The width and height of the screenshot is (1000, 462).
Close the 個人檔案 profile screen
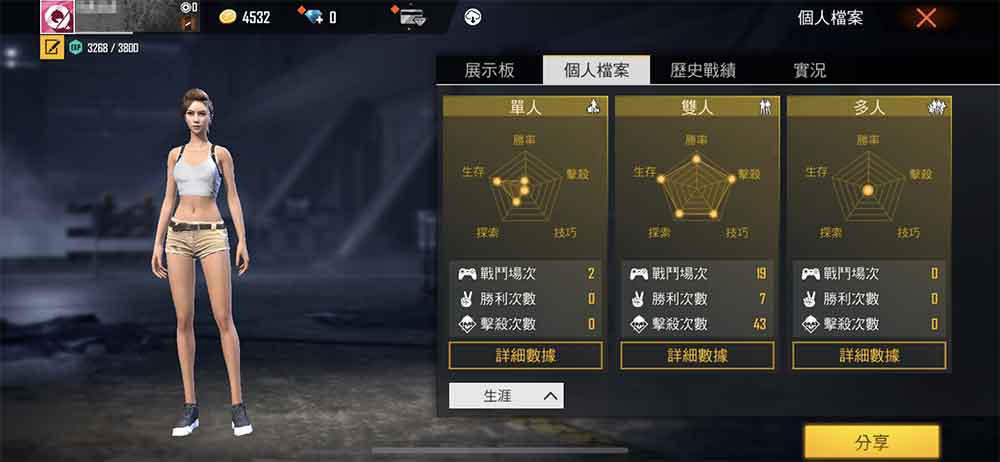click(926, 17)
